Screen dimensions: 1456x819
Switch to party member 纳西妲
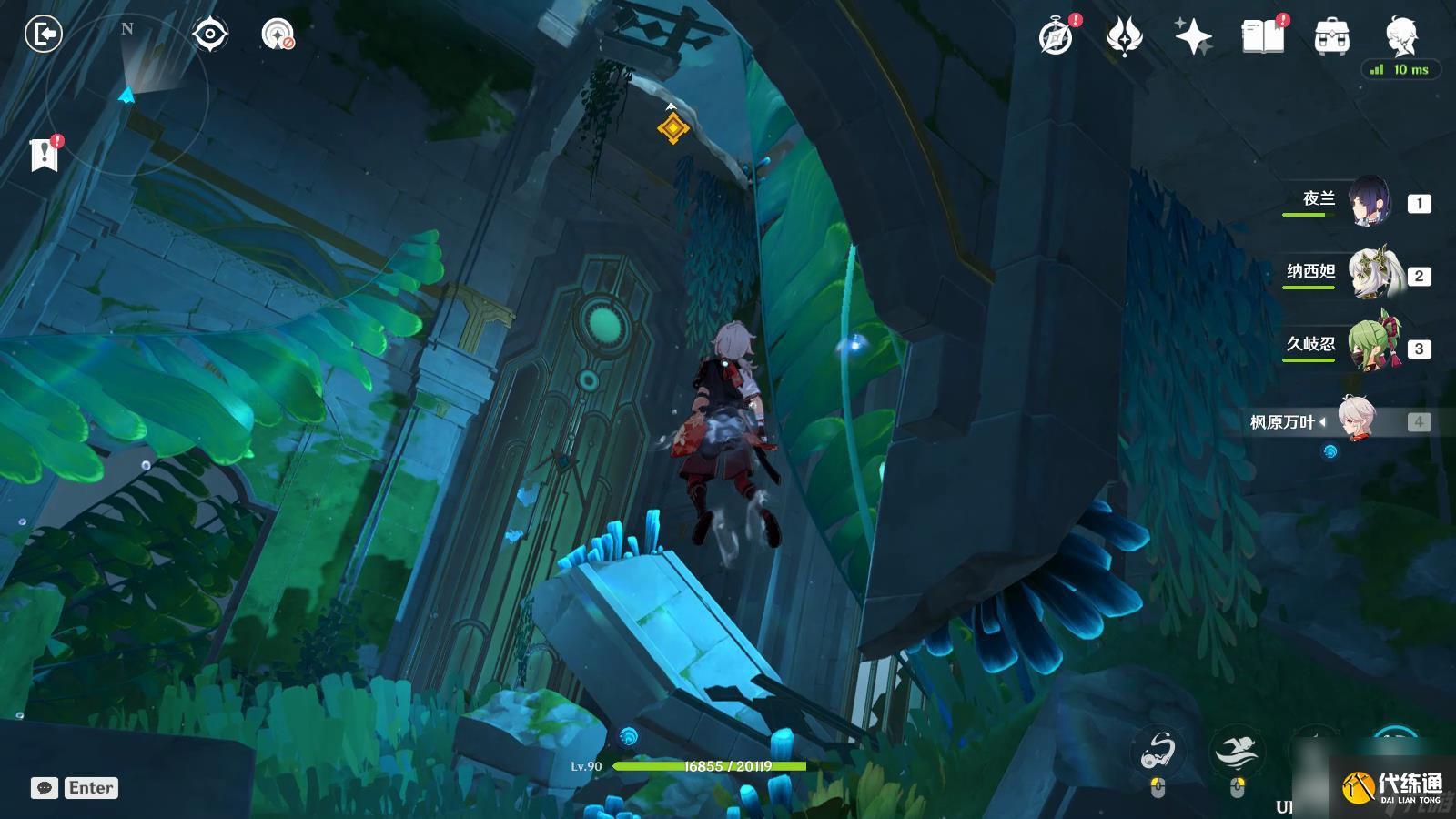pos(1368,275)
